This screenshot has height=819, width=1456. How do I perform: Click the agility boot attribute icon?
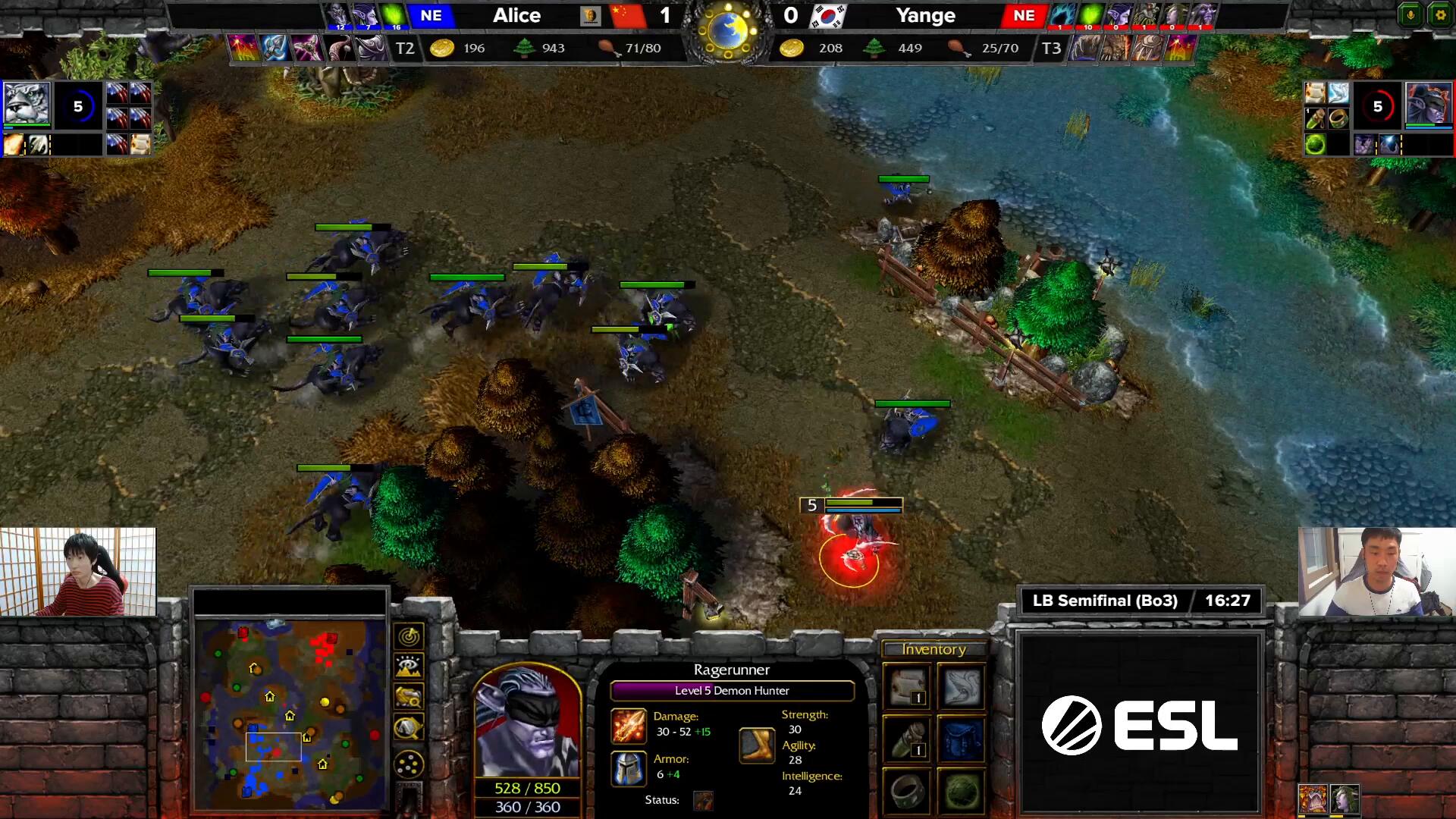pyautogui.click(x=757, y=745)
